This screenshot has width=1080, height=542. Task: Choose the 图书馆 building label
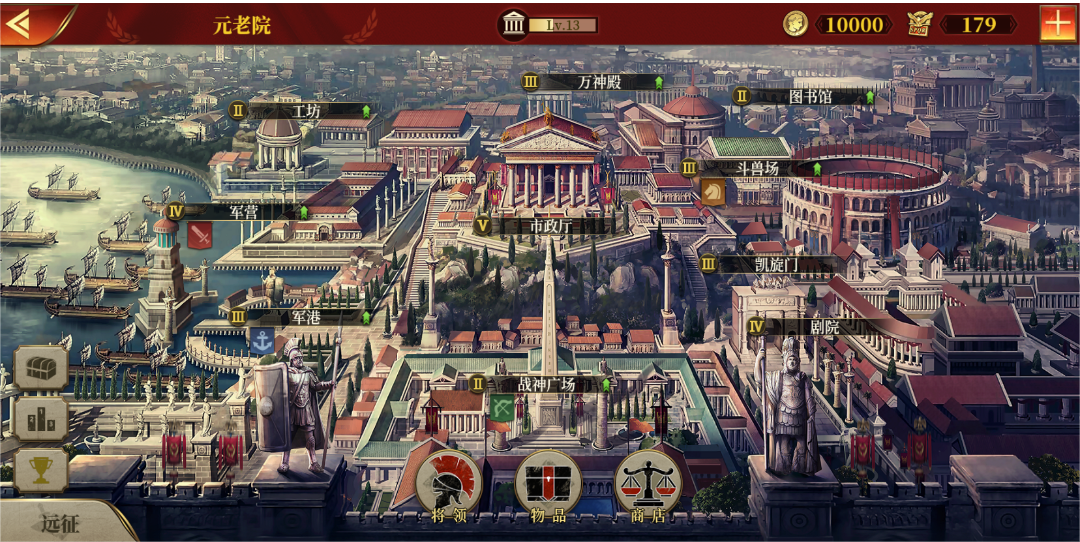coord(810,97)
